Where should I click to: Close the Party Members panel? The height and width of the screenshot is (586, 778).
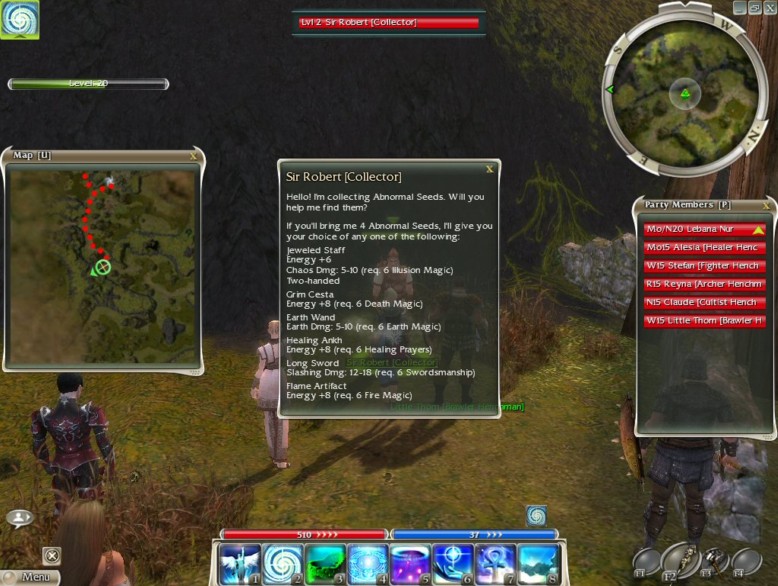click(x=766, y=205)
